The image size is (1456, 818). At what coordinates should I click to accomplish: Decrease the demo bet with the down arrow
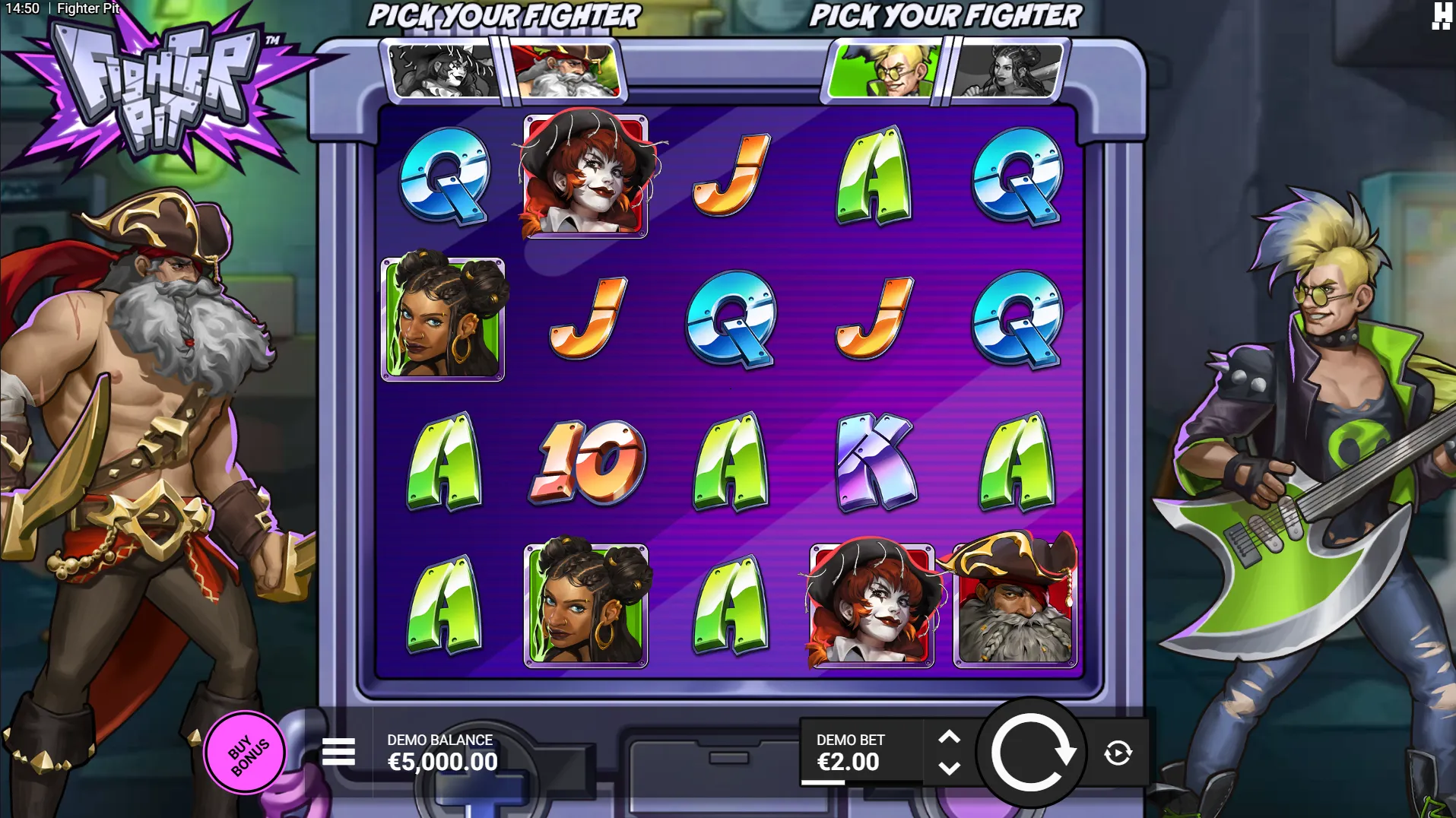pyautogui.click(x=949, y=769)
